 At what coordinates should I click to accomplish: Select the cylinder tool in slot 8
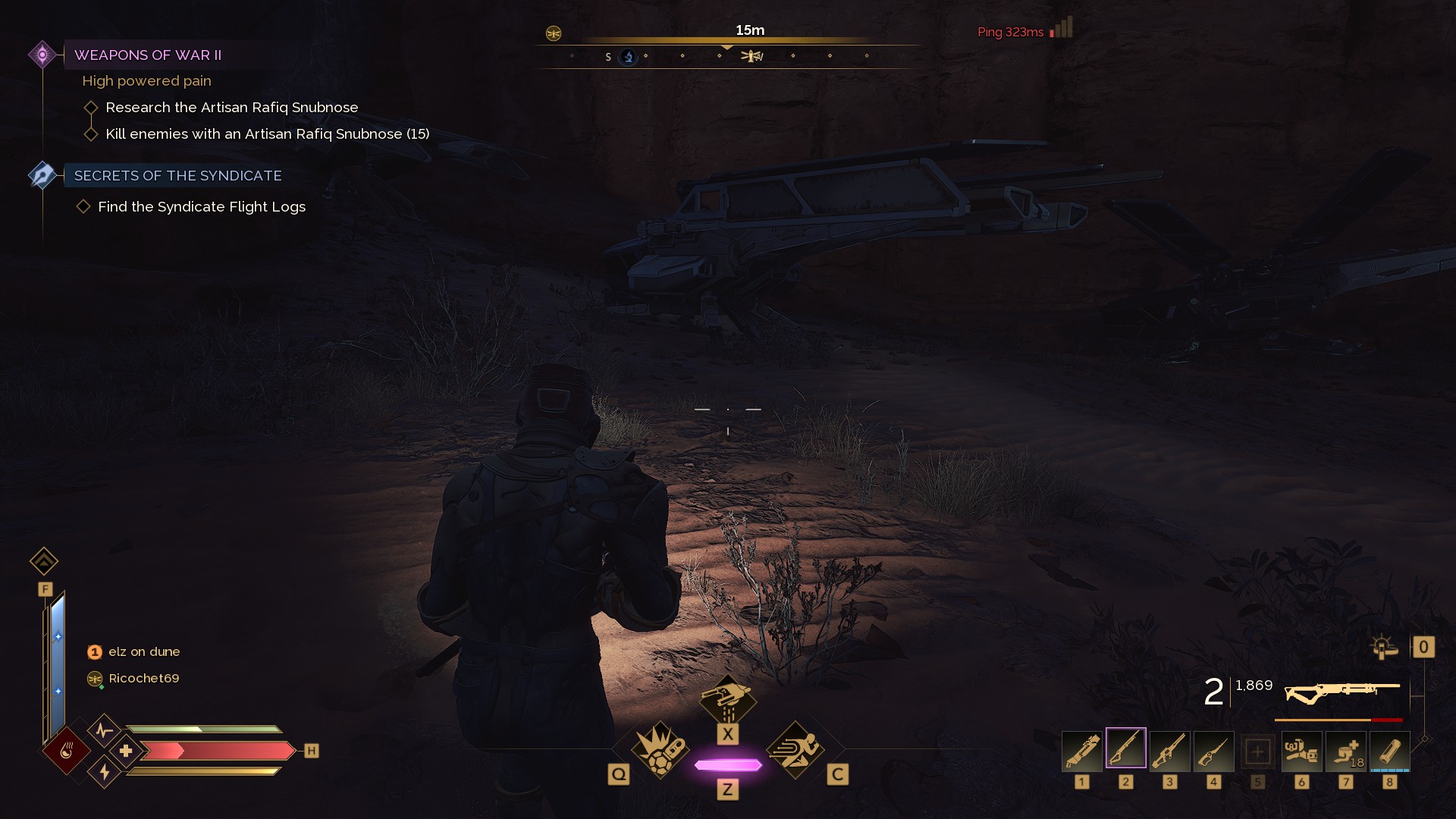coord(1389,752)
